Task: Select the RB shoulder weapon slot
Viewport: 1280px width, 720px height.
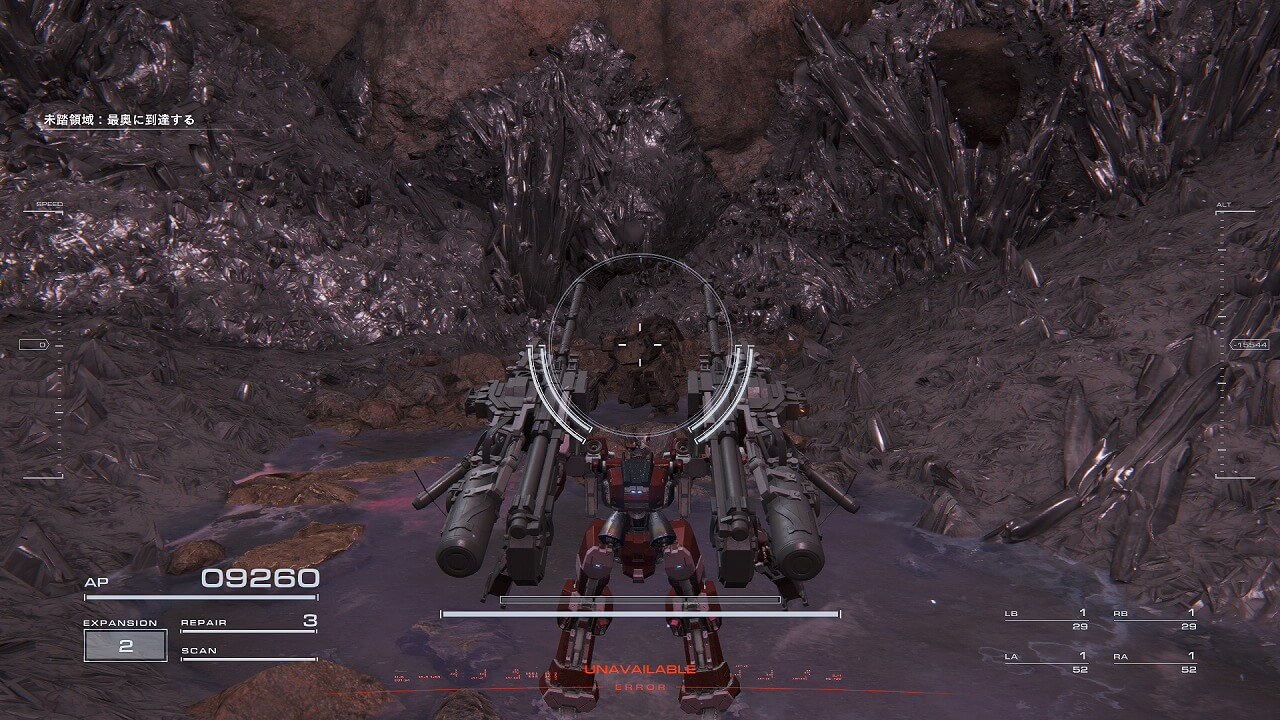Action: click(x=1155, y=619)
